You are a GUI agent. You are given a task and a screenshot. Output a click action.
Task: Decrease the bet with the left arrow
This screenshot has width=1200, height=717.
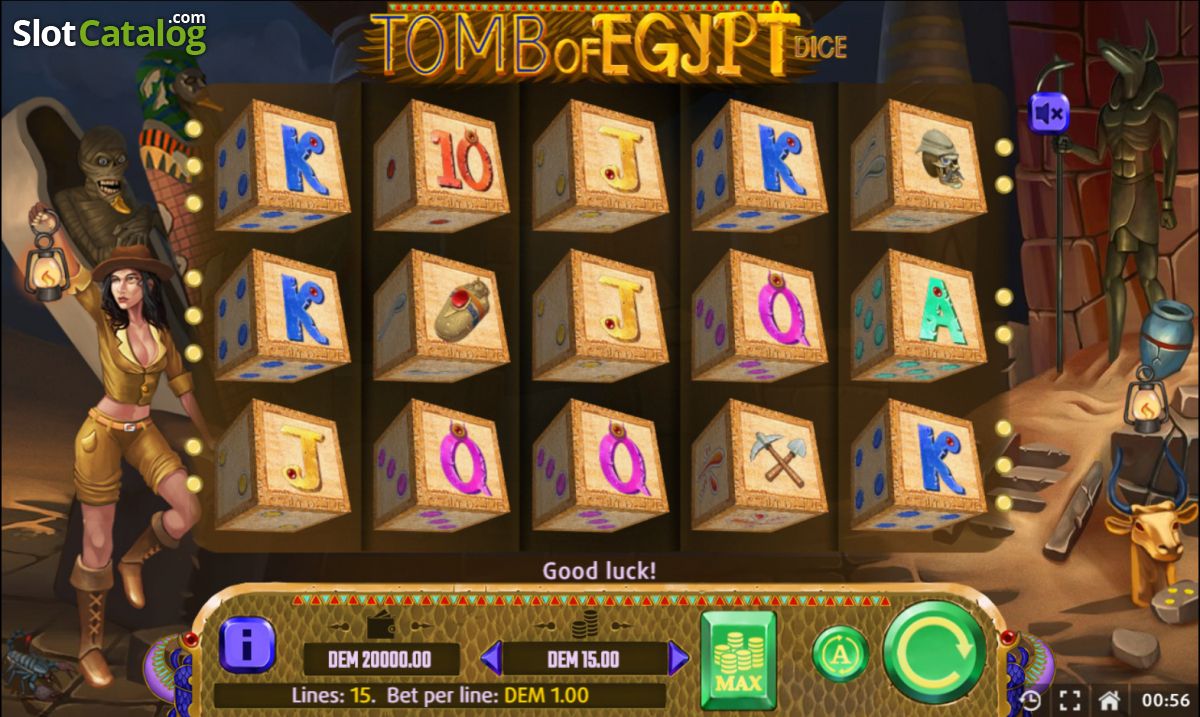tap(490, 659)
